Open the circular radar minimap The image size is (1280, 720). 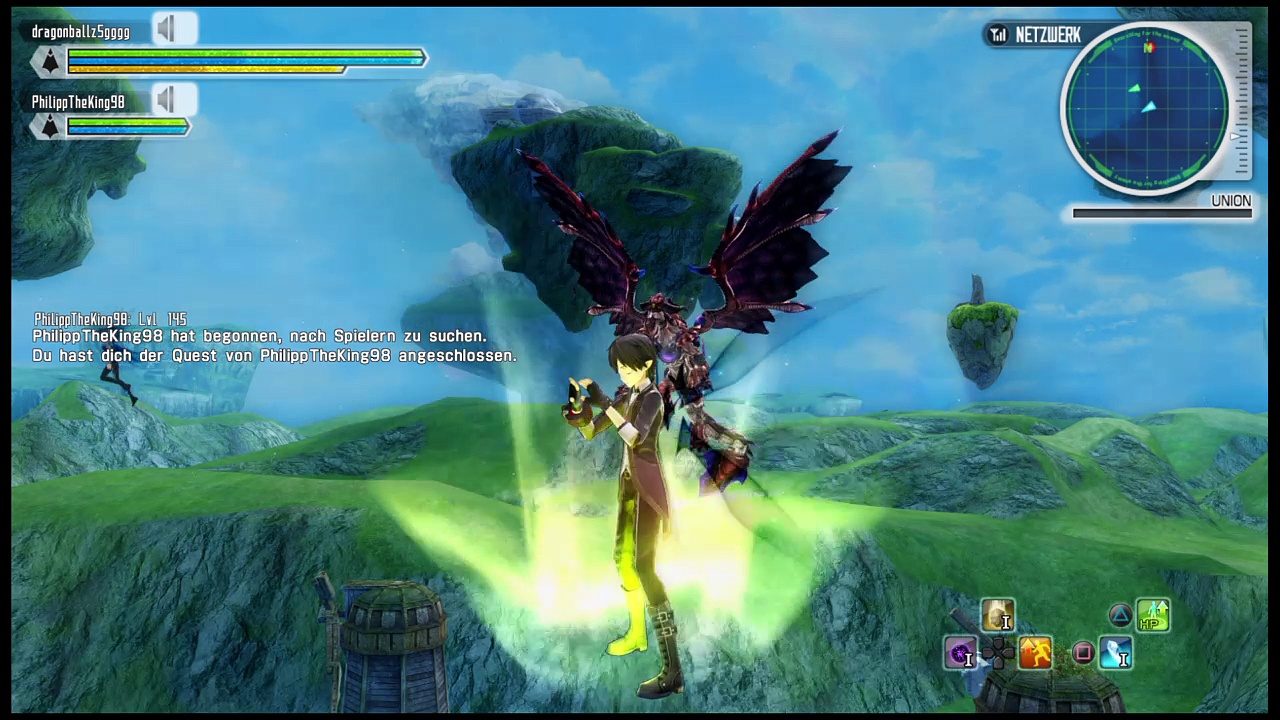pos(1146,107)
